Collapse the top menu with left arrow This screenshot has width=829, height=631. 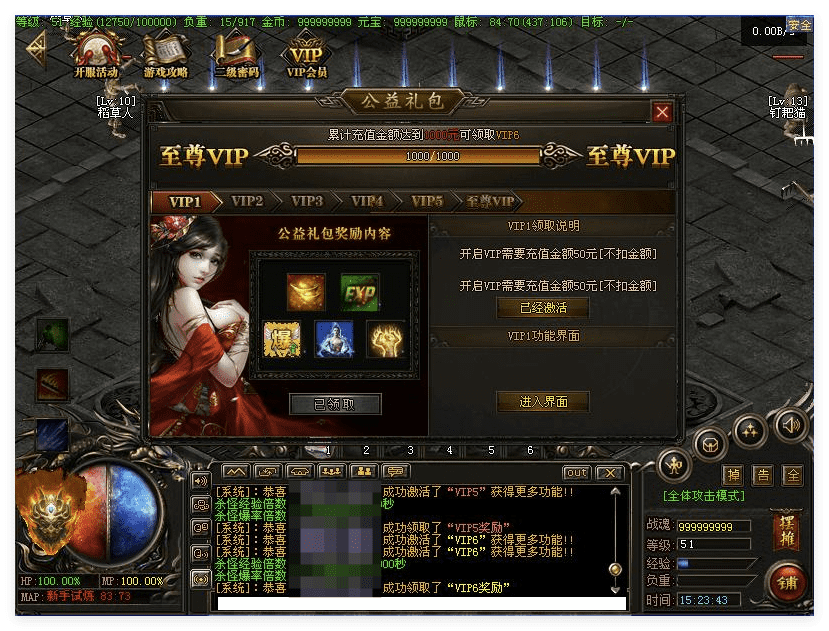[x=36, y=46]
